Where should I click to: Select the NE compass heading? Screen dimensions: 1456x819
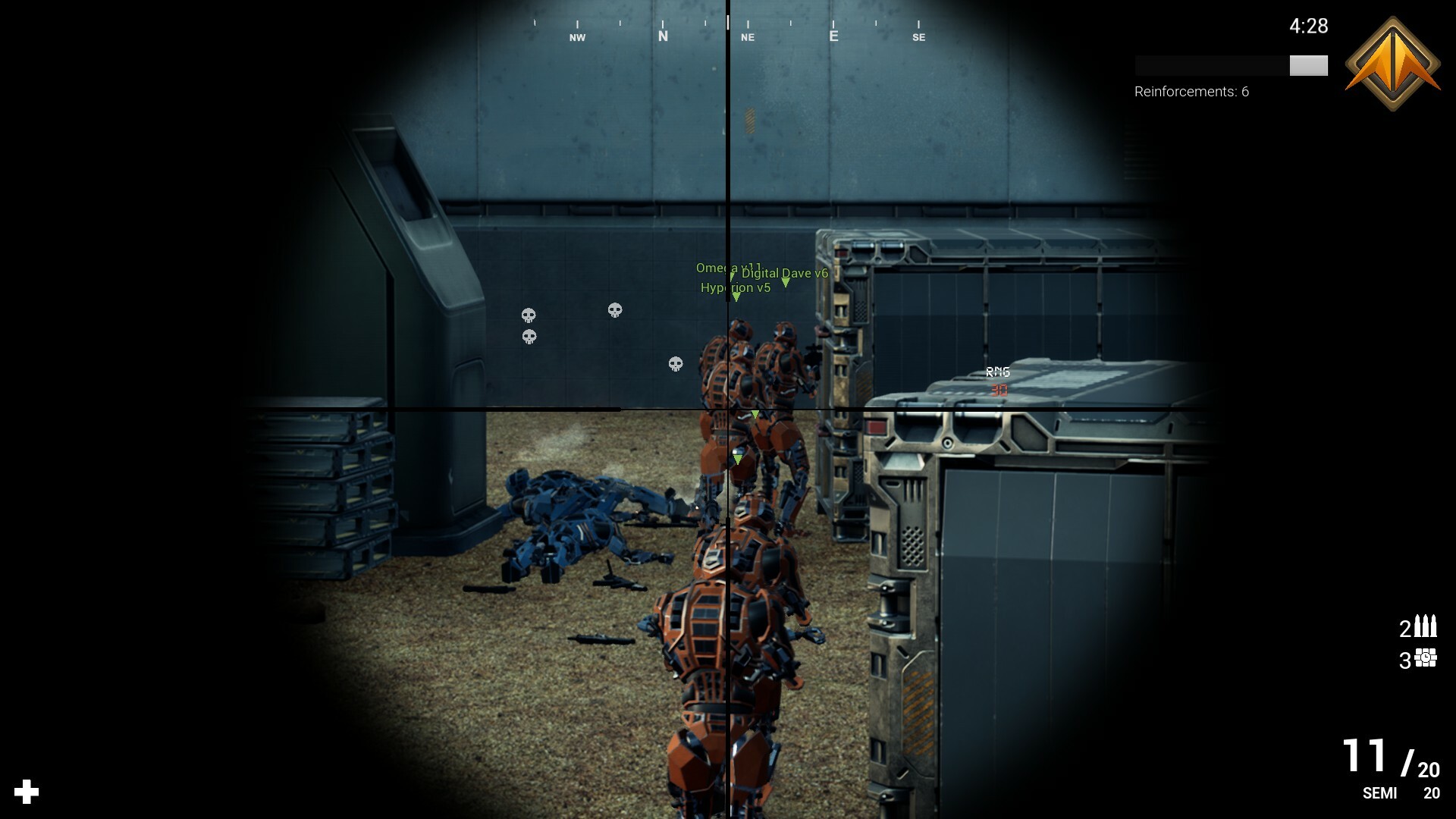click(747, 36)
